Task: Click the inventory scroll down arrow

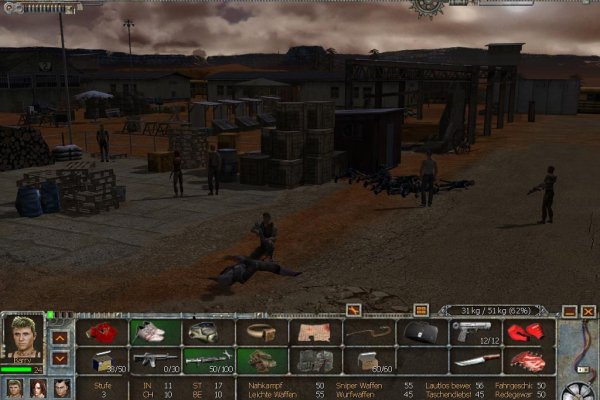Action: coord(60,357)
